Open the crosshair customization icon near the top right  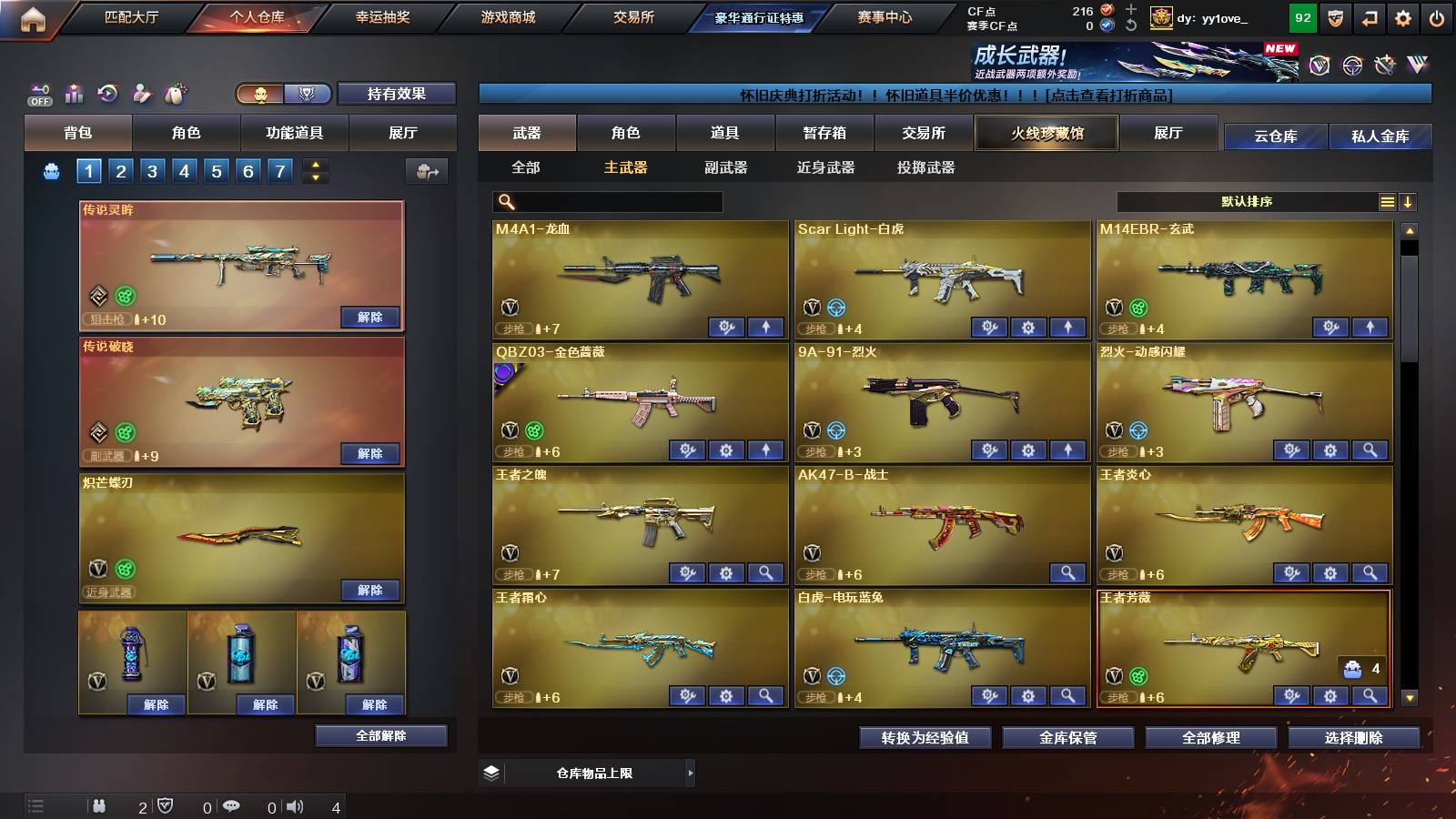[x=1350, y=65]
